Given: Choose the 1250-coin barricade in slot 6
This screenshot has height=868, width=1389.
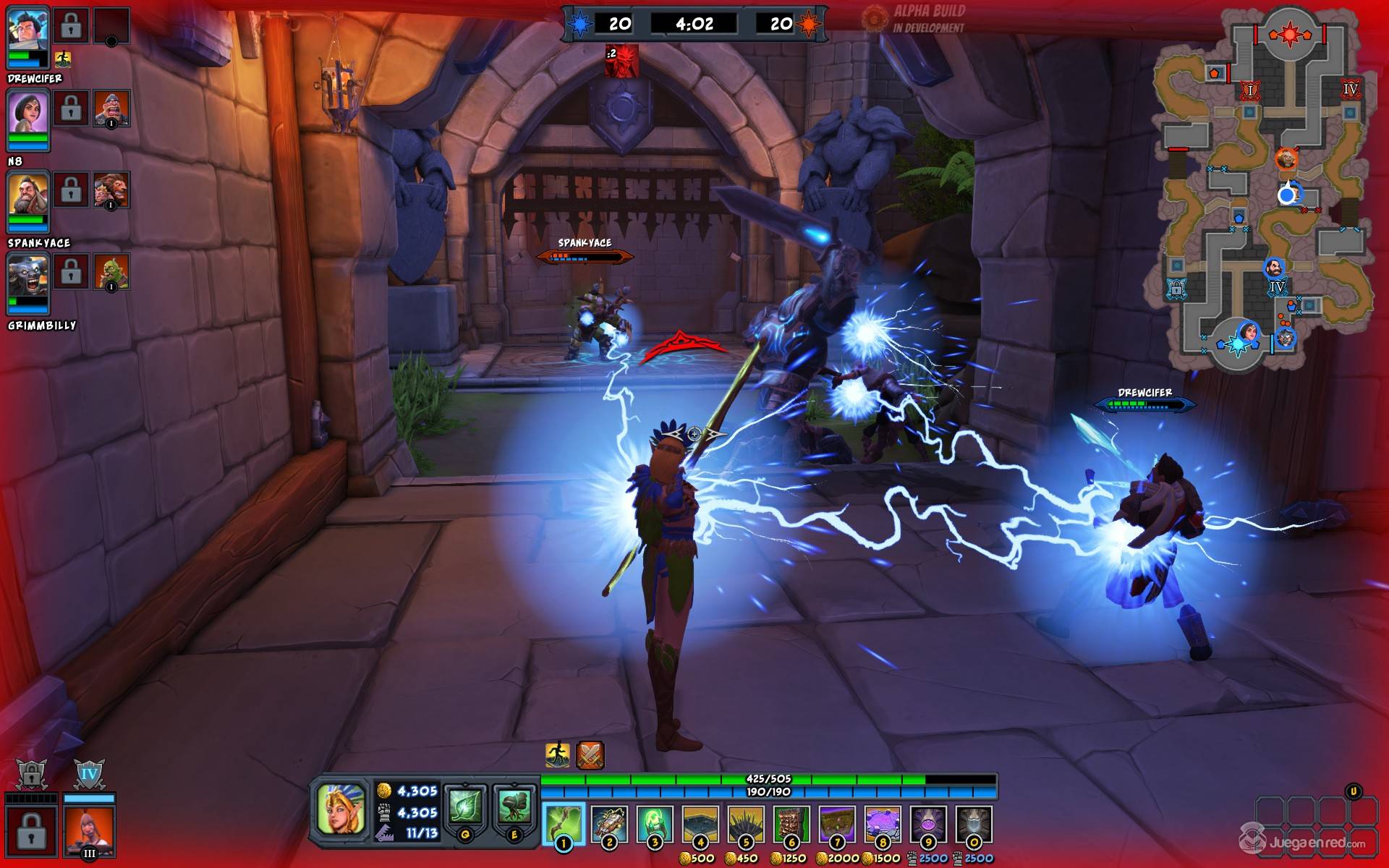Looking at the screenshot, I should (x=791, y=823).
